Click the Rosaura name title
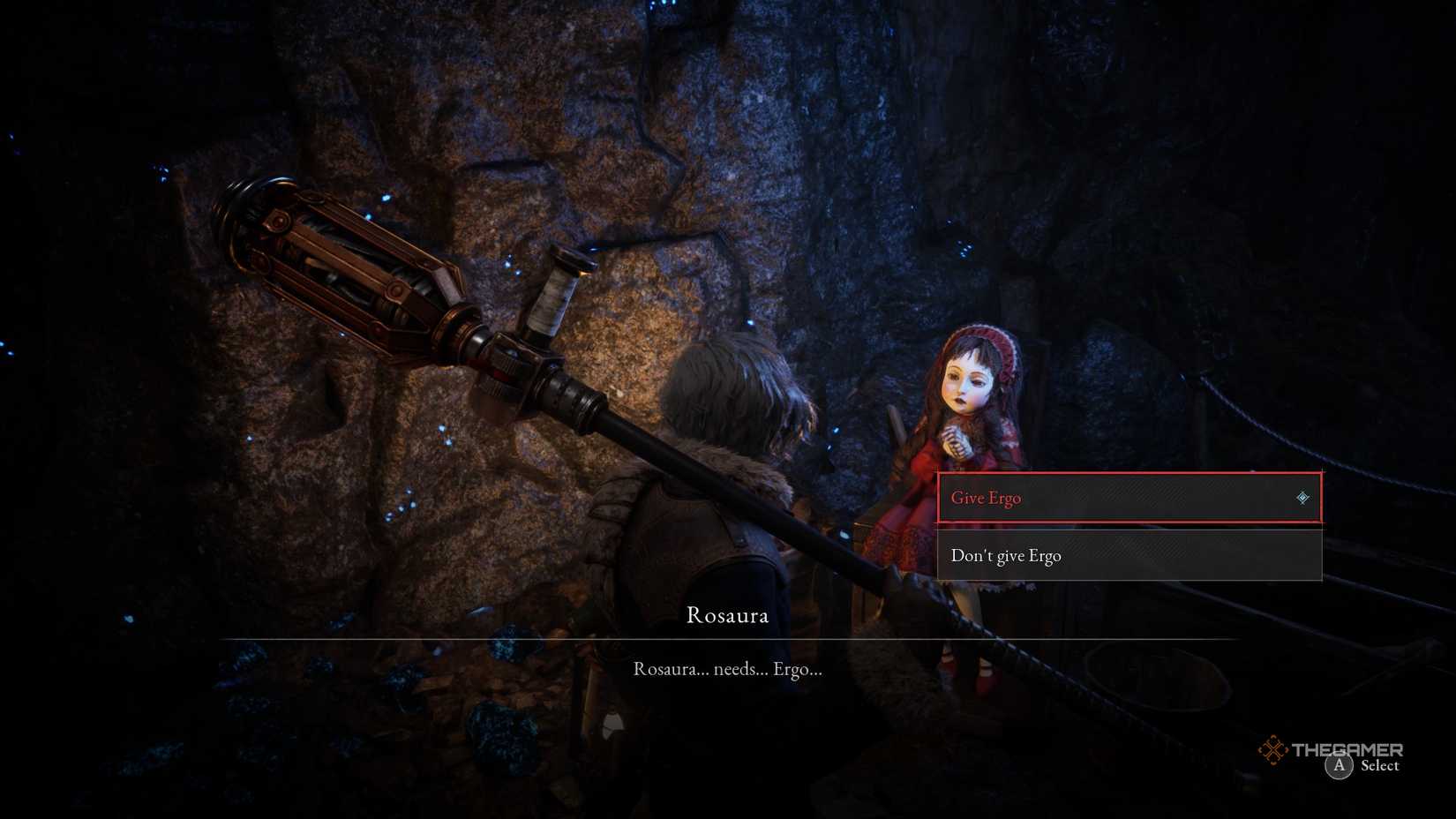Viewport: 1456px width, 819px height. point(729,615)
